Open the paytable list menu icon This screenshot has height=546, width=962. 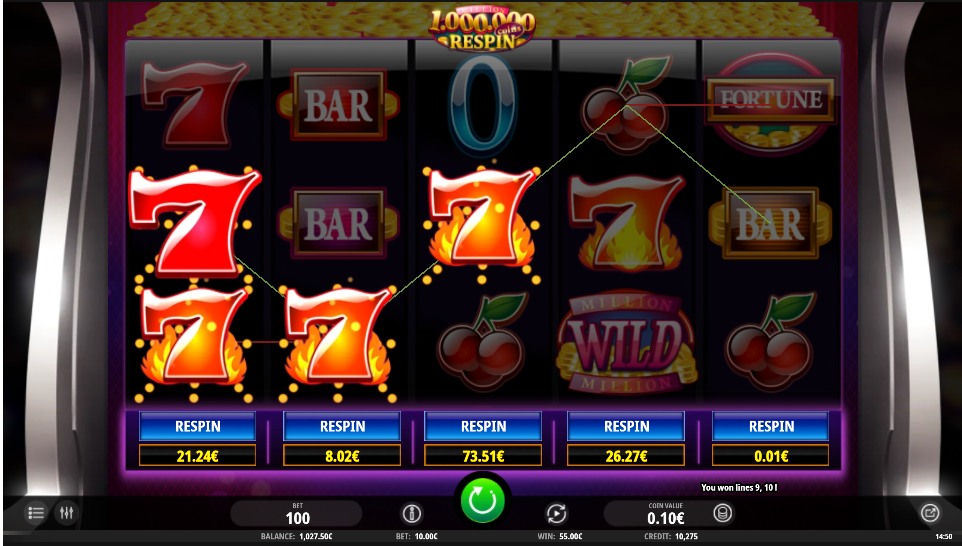click(36, 513)
